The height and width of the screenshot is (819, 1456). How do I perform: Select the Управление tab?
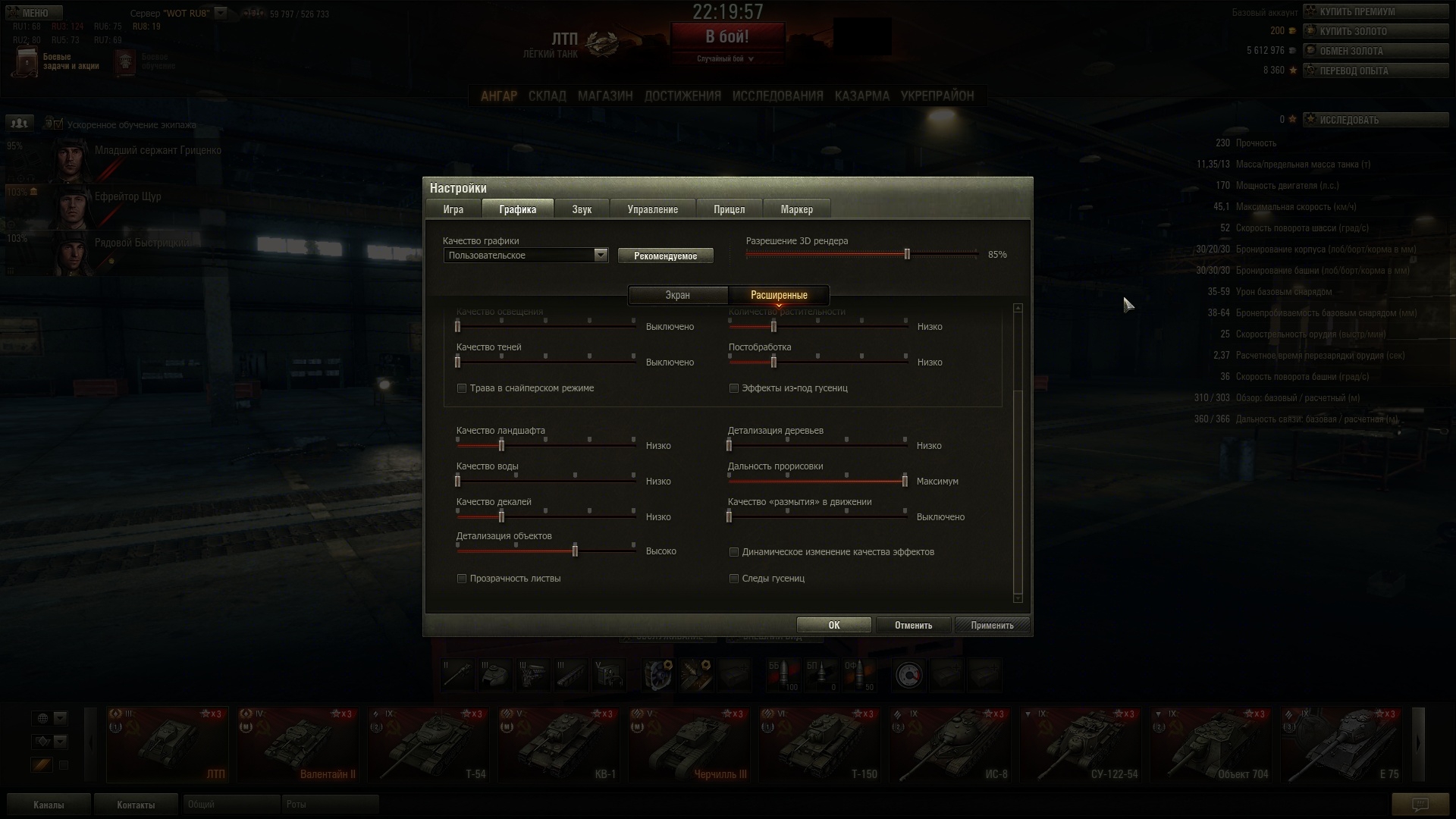tap(652, 209)
